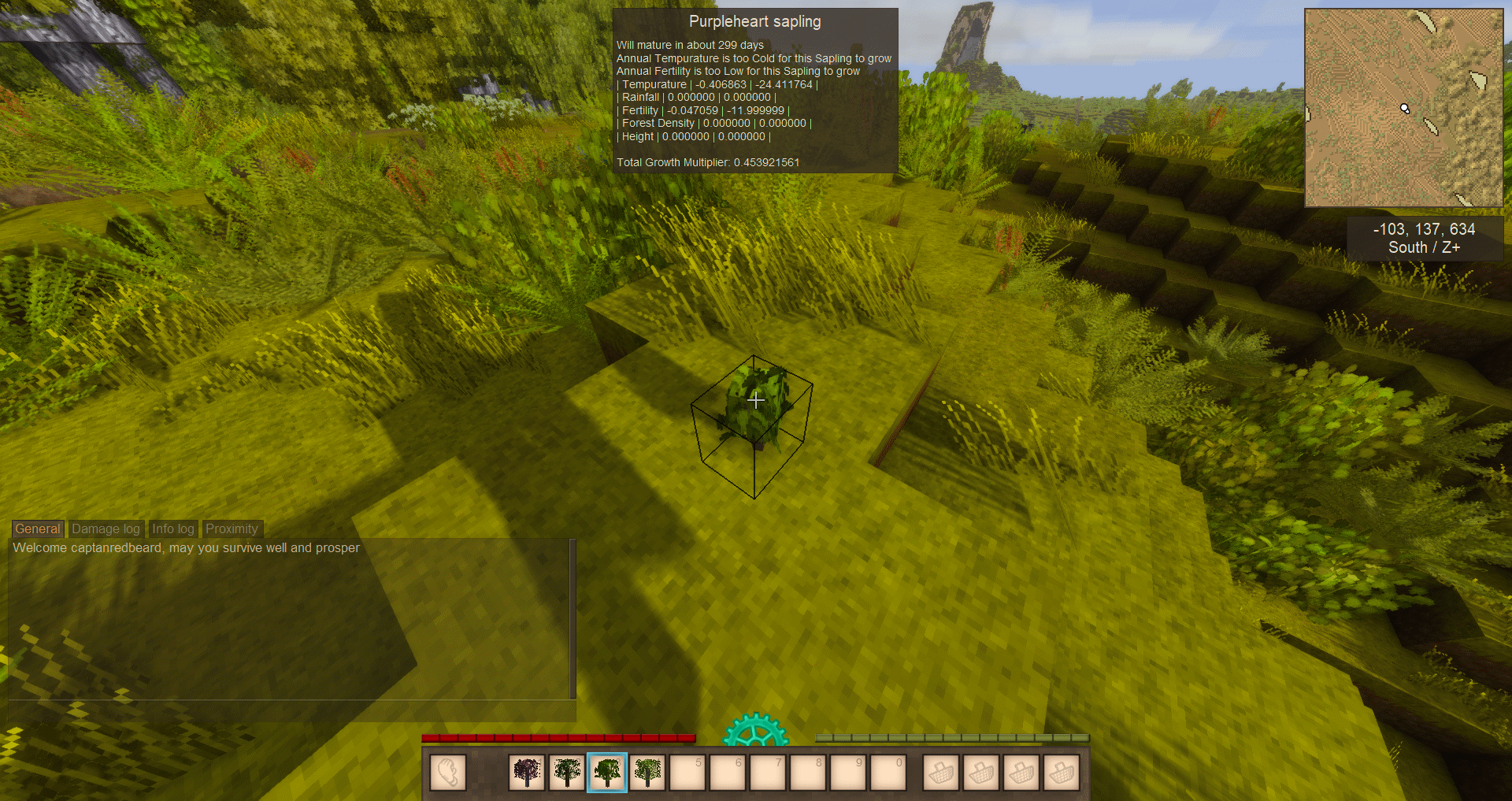Choose the sapling in hotbar slot 2
Screen dimensions: 1512x801
coord(567,772)
